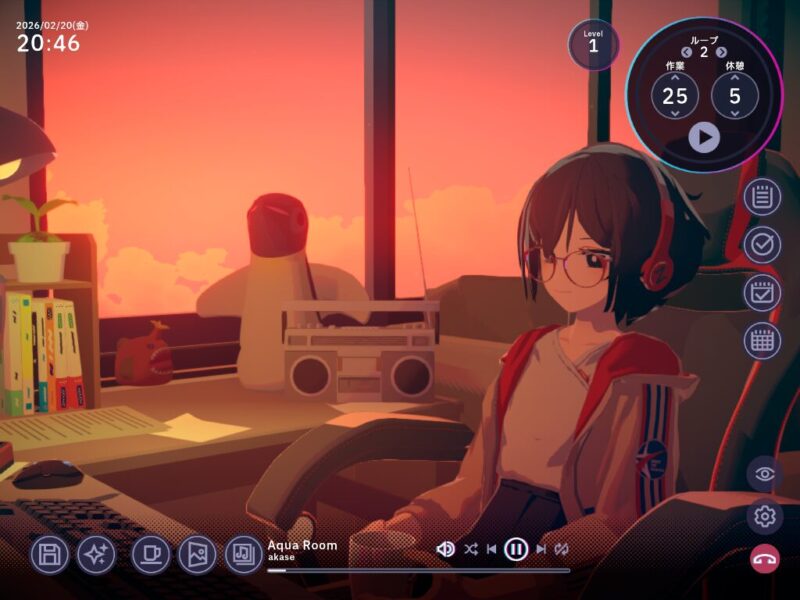Start the pomodoro timer with the play button
Image resolution: width=800 pixels, height=600 pixels.
click(x=703, y=137)
